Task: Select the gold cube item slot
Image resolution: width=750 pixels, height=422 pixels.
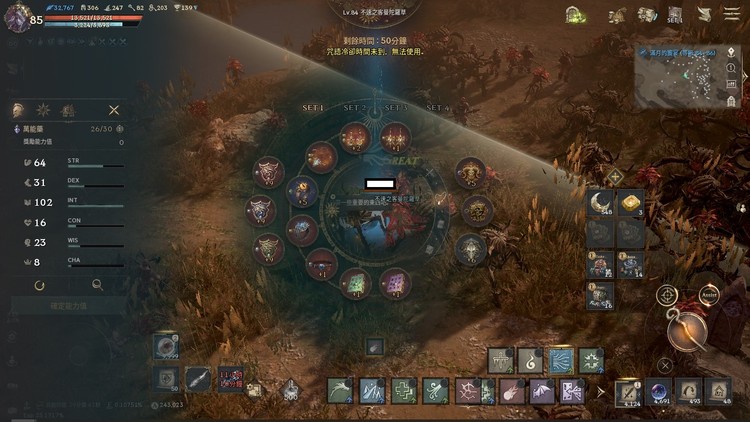Action: 631,204
